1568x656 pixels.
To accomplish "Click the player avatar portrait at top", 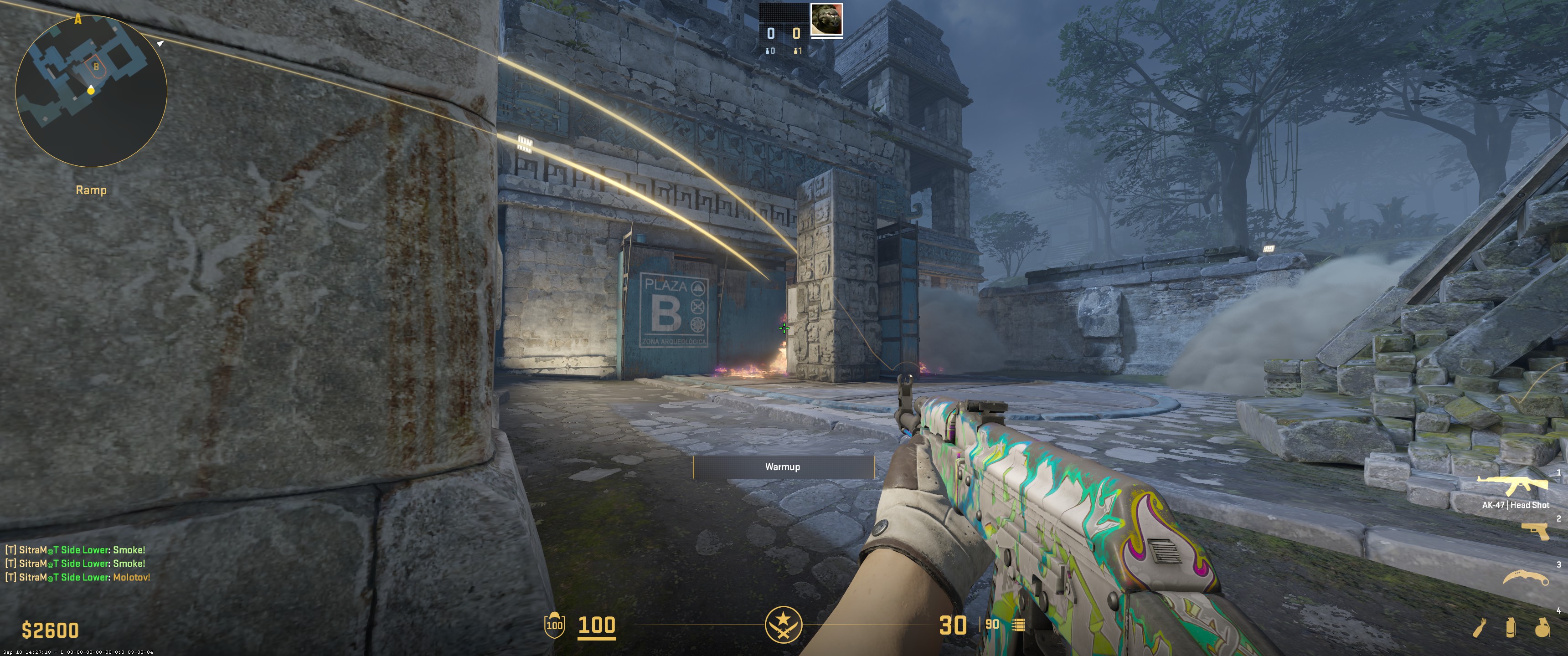I will [x=827, y=19].
